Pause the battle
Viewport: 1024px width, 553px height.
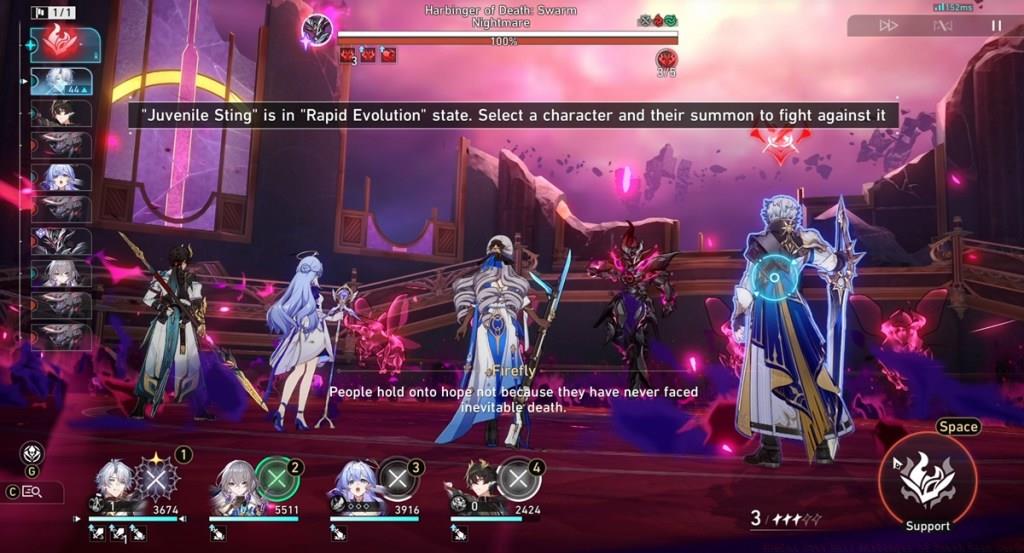point(996,26)
